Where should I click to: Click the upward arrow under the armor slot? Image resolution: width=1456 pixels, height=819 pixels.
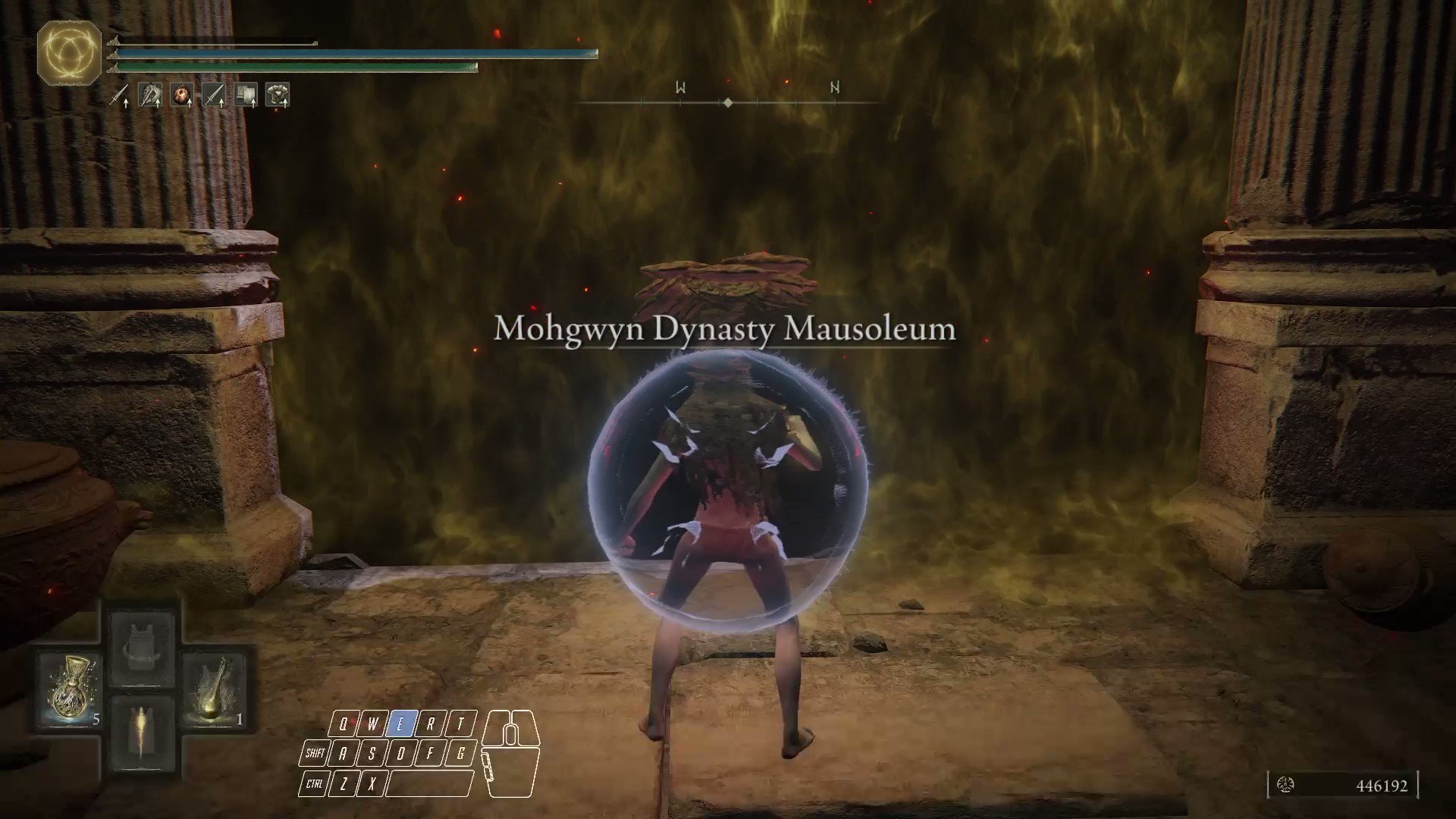[x=285, y=105]
